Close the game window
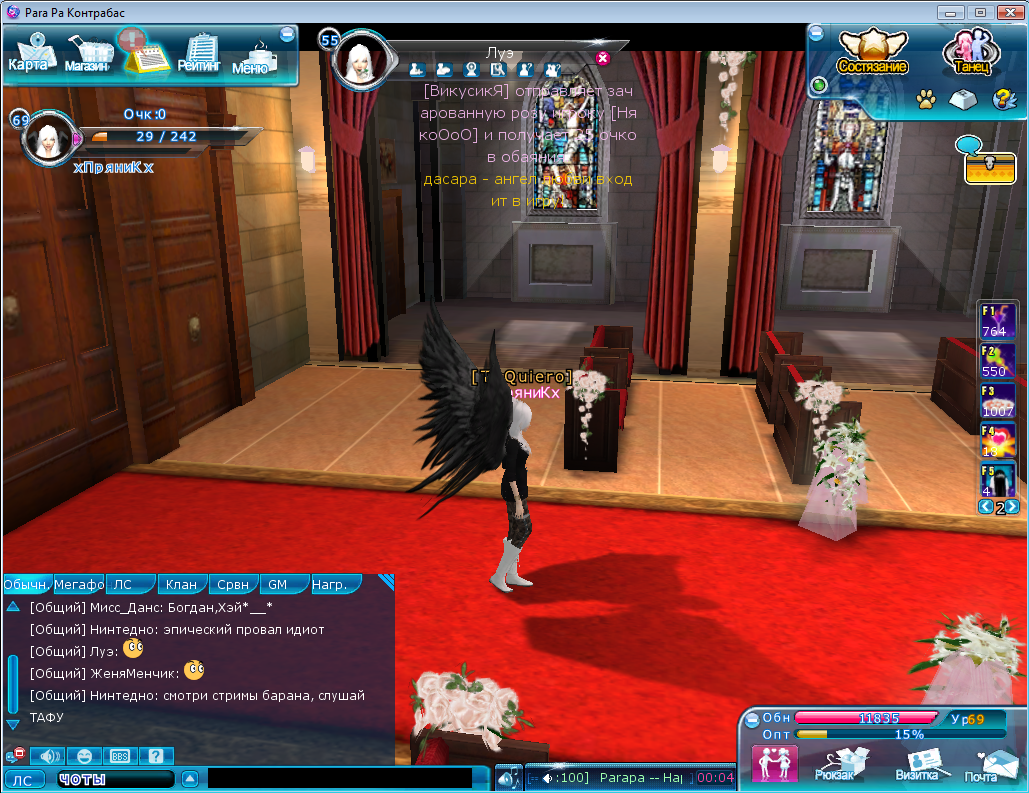Viewport: 1029px width, 793px height. (1005, 12)
